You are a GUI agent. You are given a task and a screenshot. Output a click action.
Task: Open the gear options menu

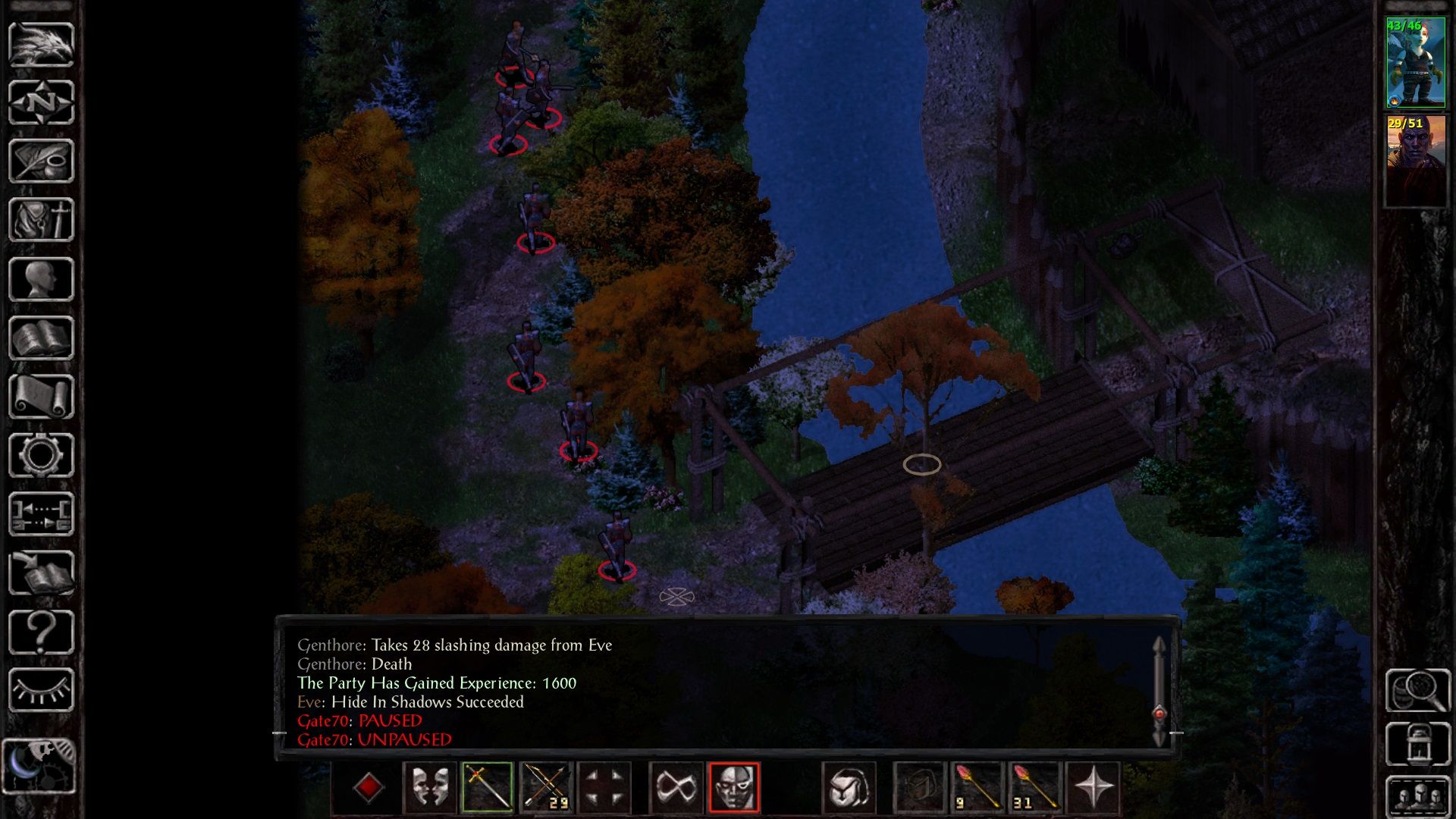(x=41, y=455)
